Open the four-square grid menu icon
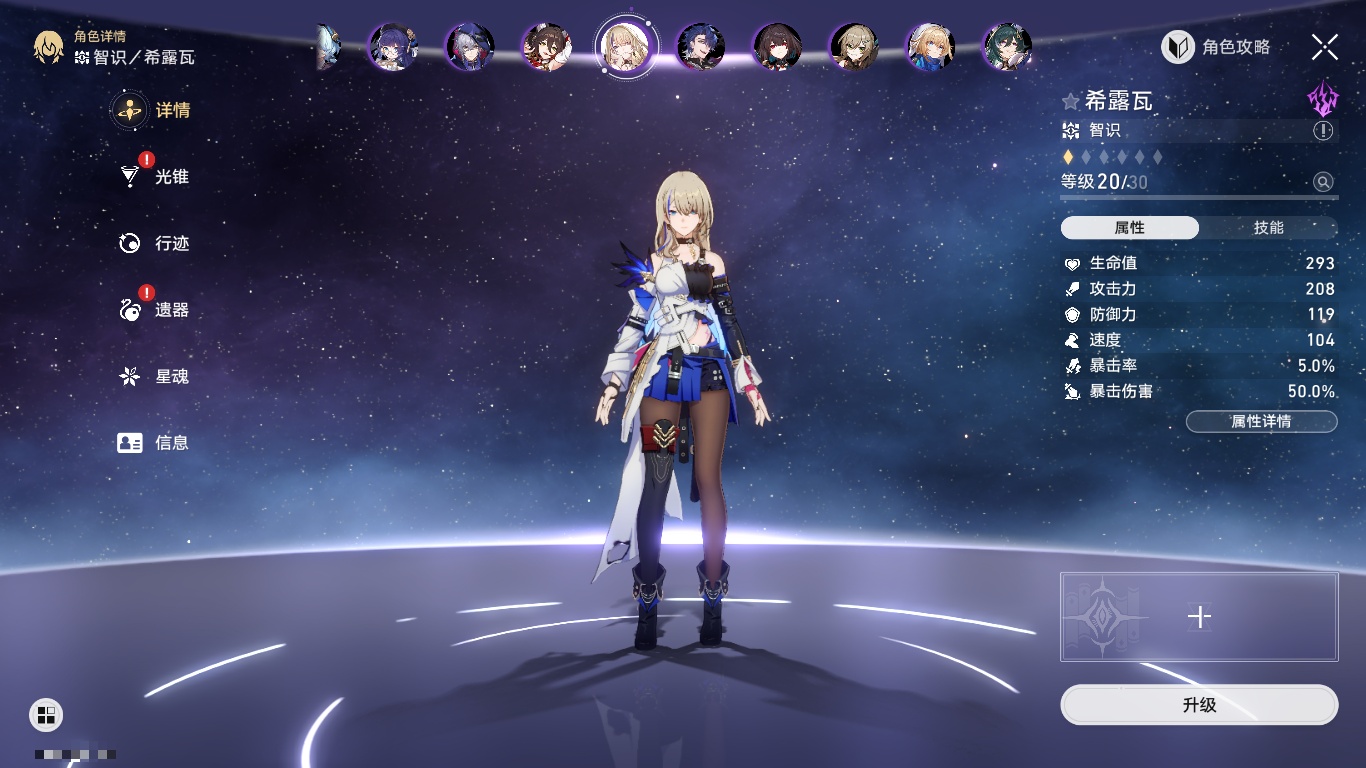The height and width of the screenshot is (768, 1366). click(x=46, y=714)
